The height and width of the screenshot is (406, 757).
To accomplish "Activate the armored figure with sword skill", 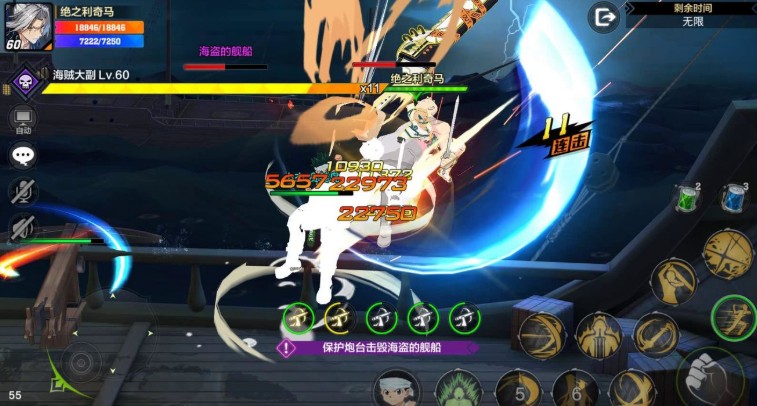I will 600,335.
